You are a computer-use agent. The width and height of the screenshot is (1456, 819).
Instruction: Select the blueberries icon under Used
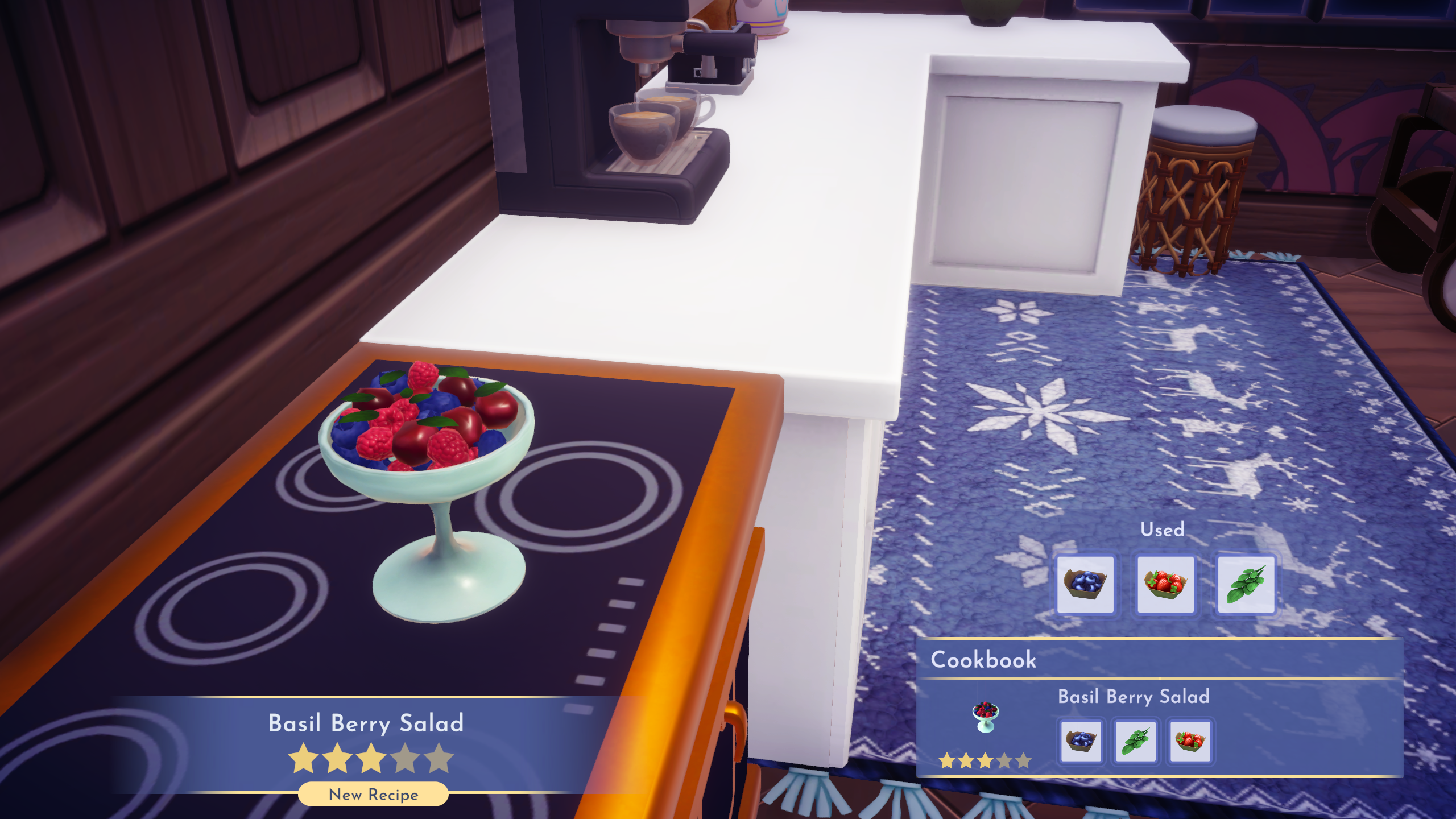tap(1086, 583)
